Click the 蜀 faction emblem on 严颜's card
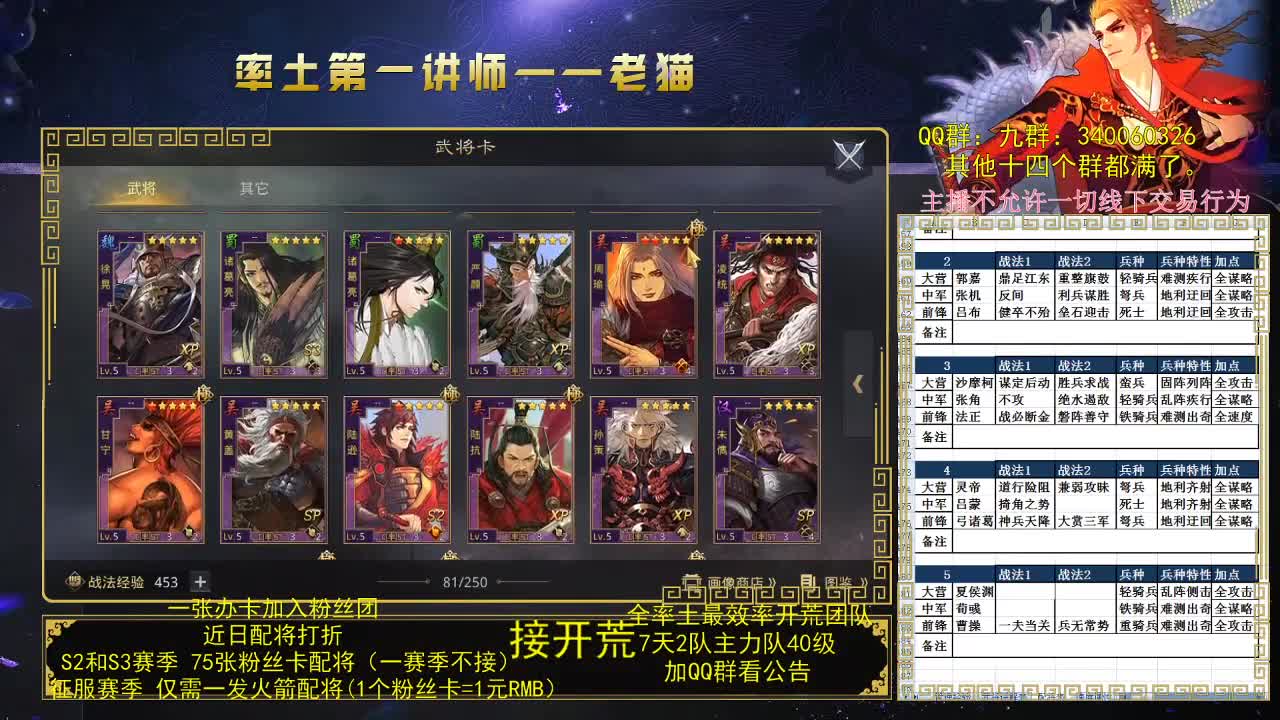This screenshot has width=1280, height=720. click(483, 241)
